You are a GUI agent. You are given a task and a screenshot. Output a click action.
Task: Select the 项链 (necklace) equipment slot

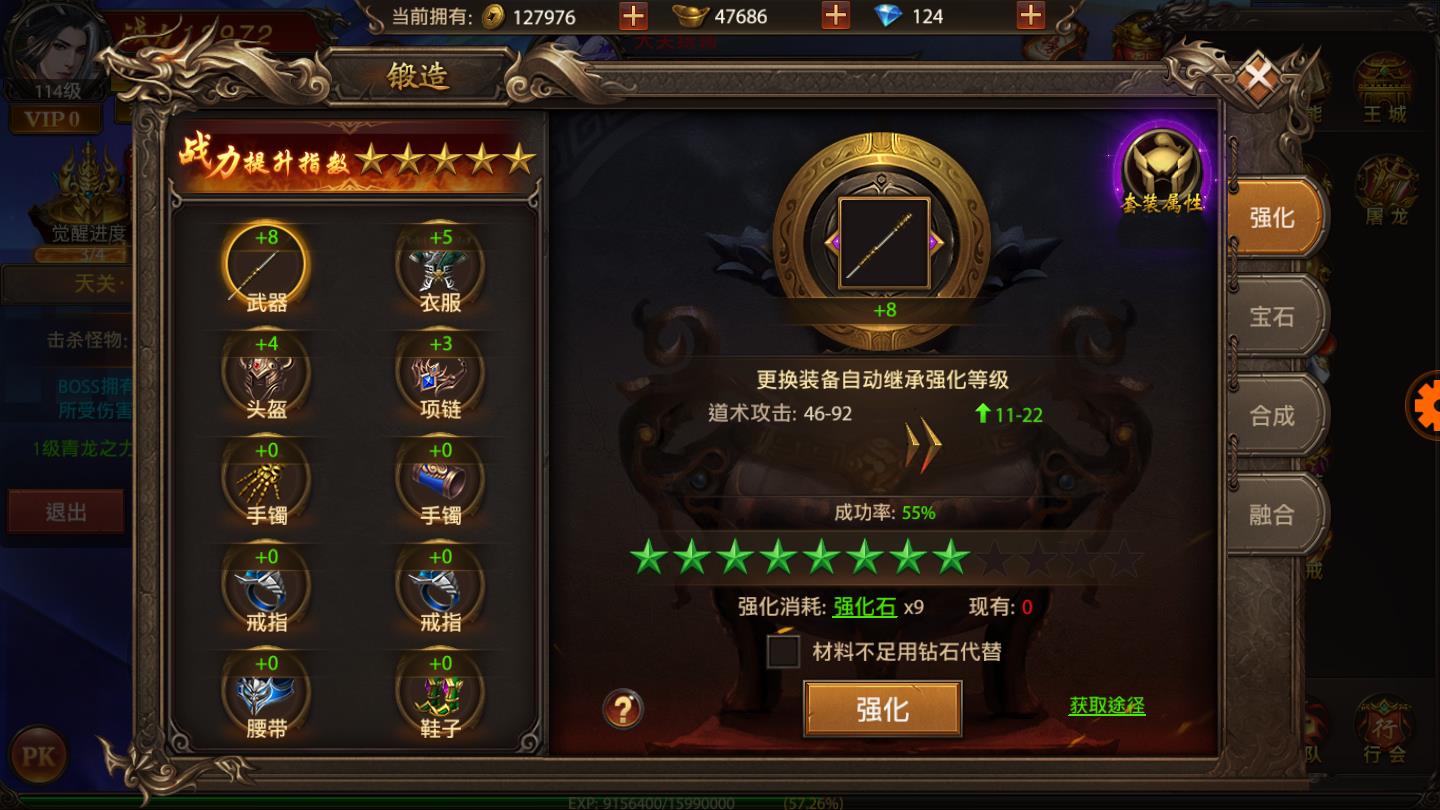pos(442,375)
